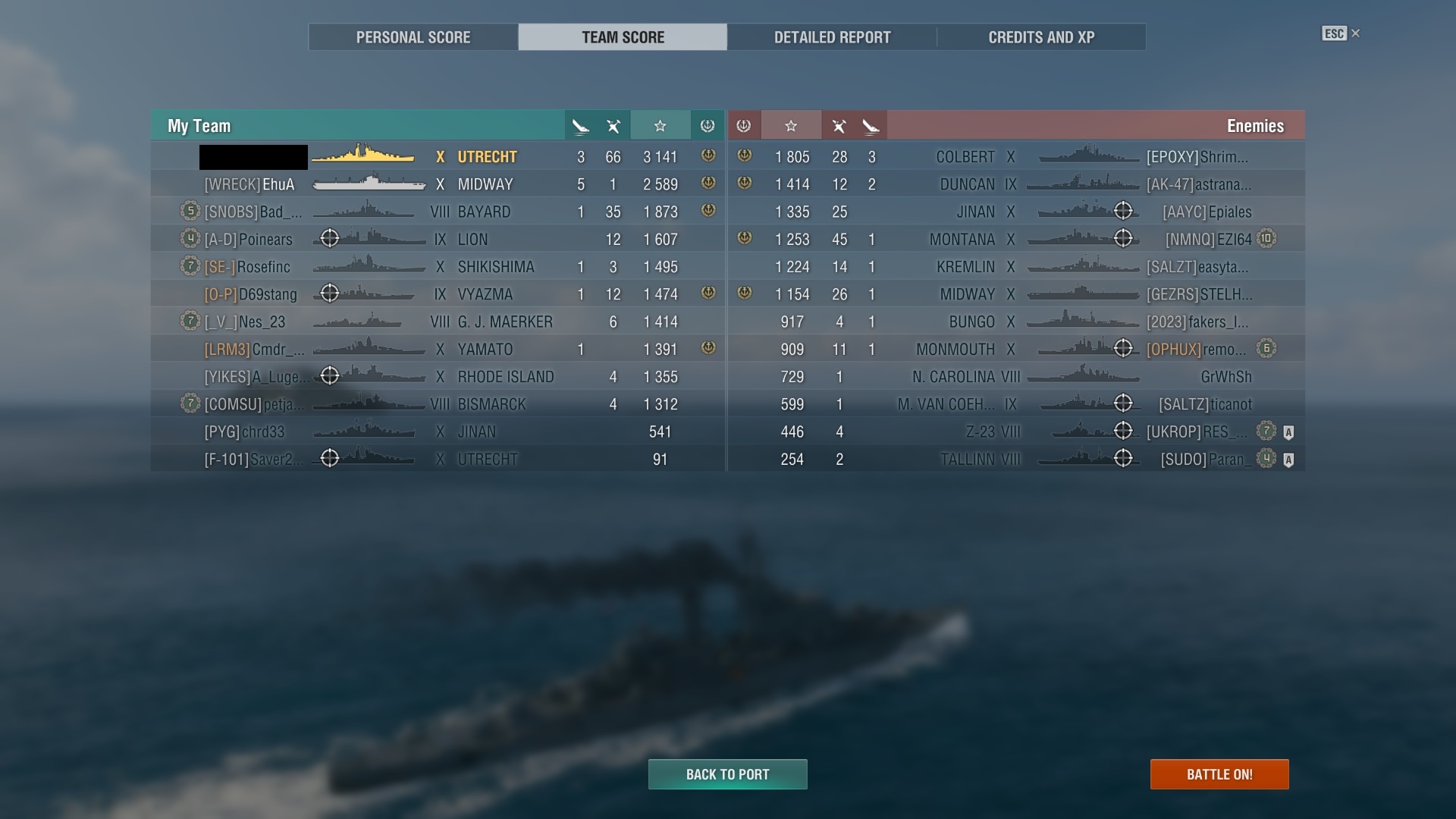Show the Detailed Report tab
Viewport: 1456px width, 819px height.
coord(832,37)
